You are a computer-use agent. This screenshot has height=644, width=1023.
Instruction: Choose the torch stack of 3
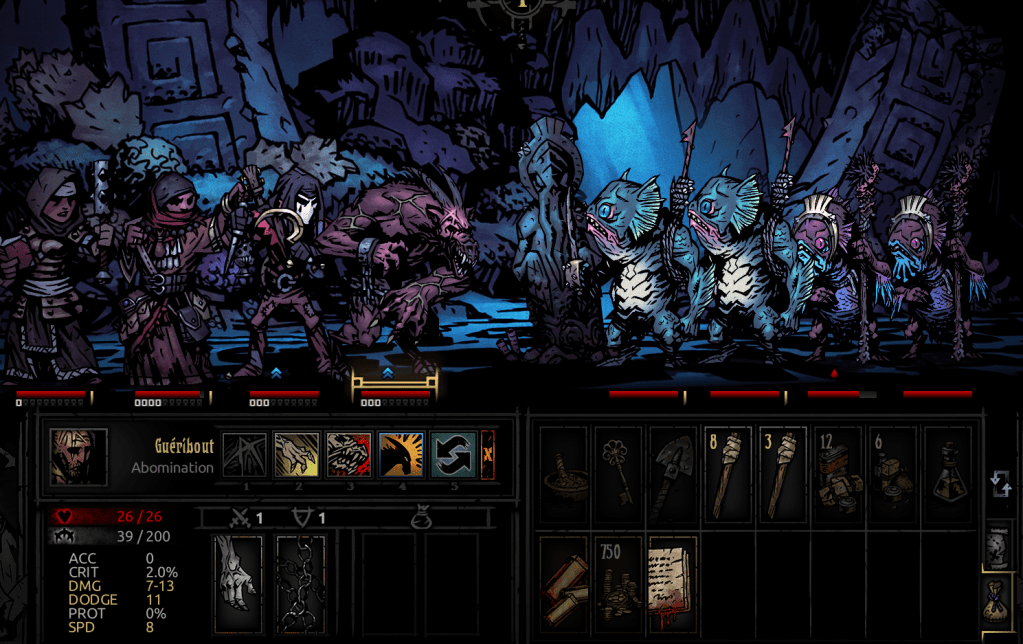pyautogui.click(x=781, y=475)
